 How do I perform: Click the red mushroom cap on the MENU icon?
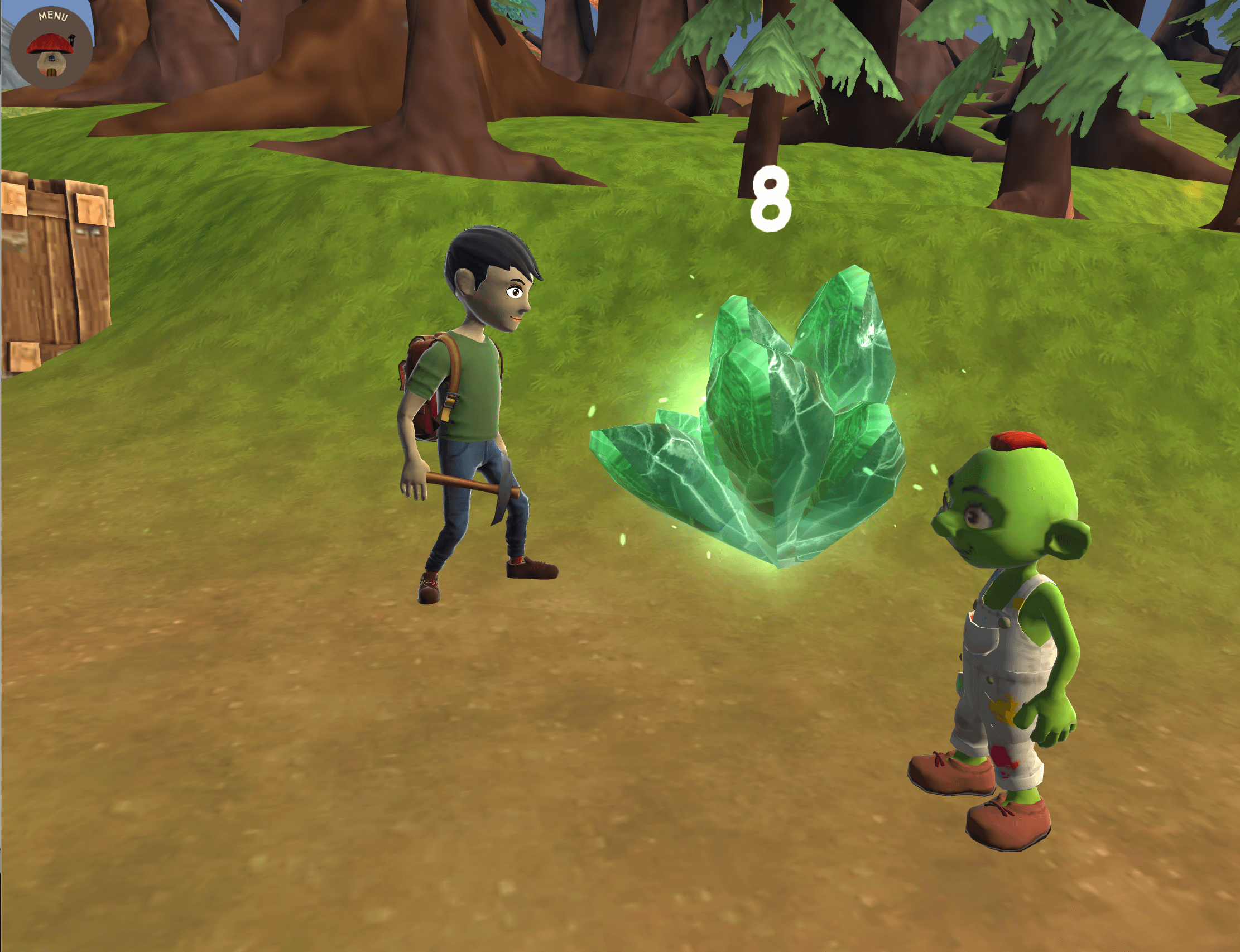(x=50, y=44)
